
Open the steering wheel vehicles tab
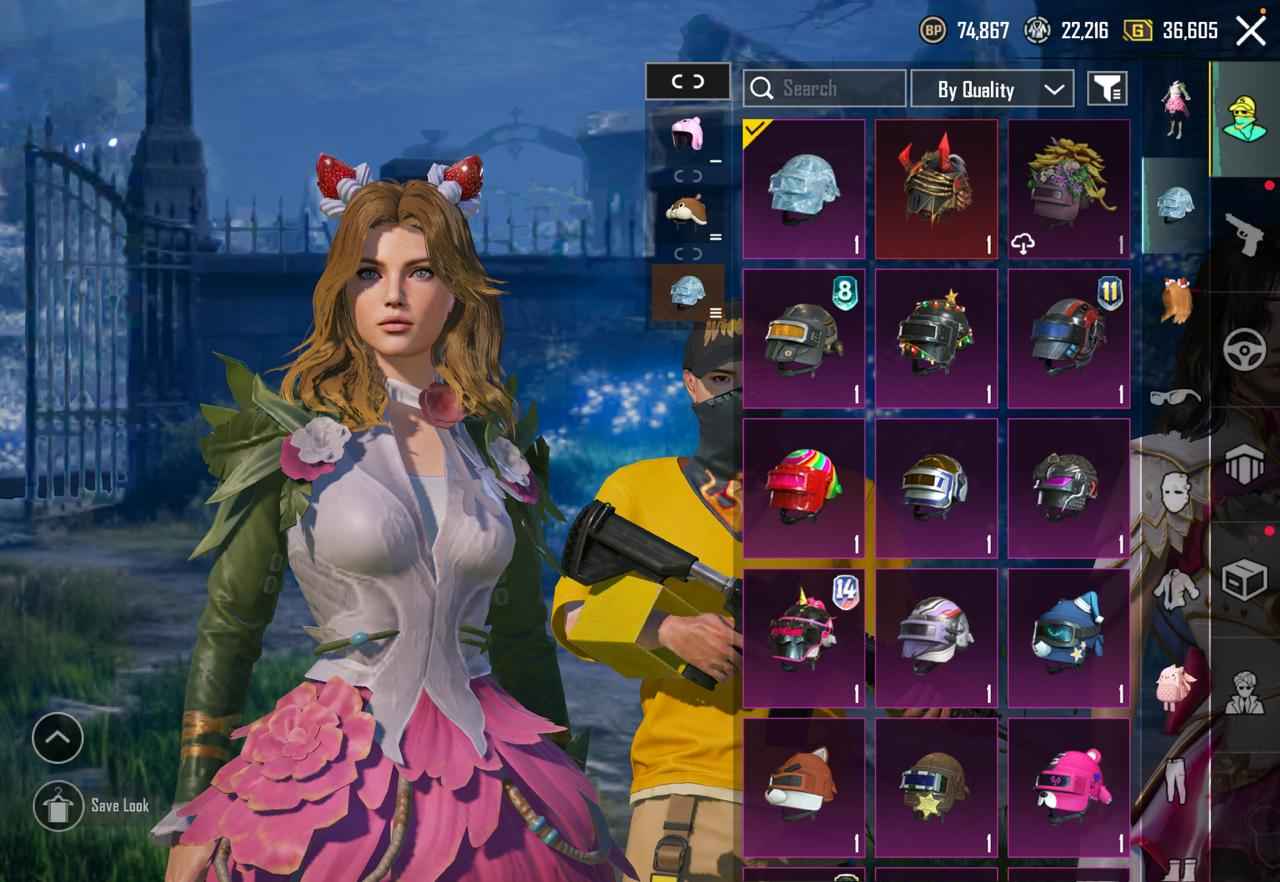tap(1245, 350)
